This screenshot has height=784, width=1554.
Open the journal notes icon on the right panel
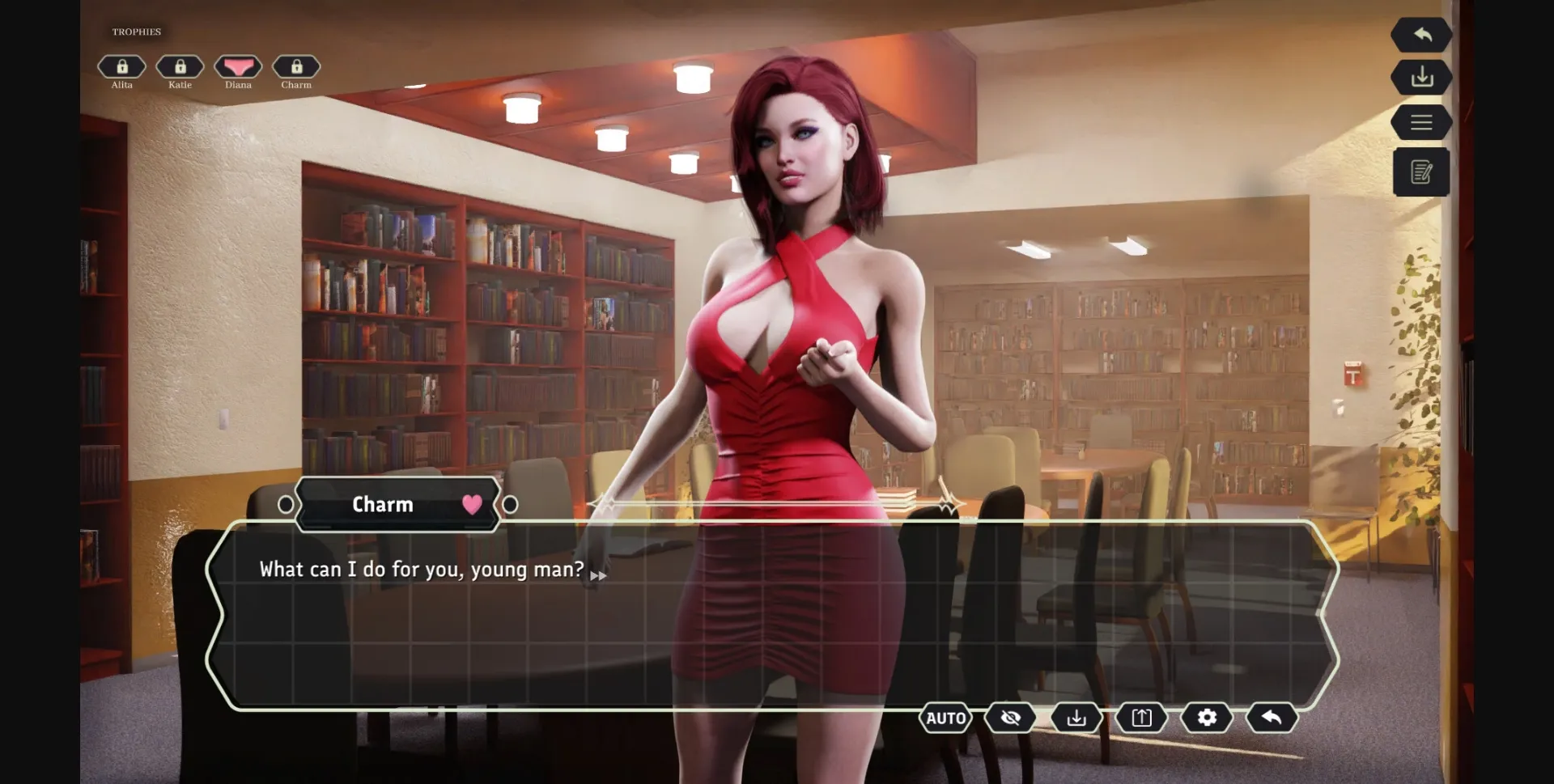pyautogui.click(x=1421, y=172)
